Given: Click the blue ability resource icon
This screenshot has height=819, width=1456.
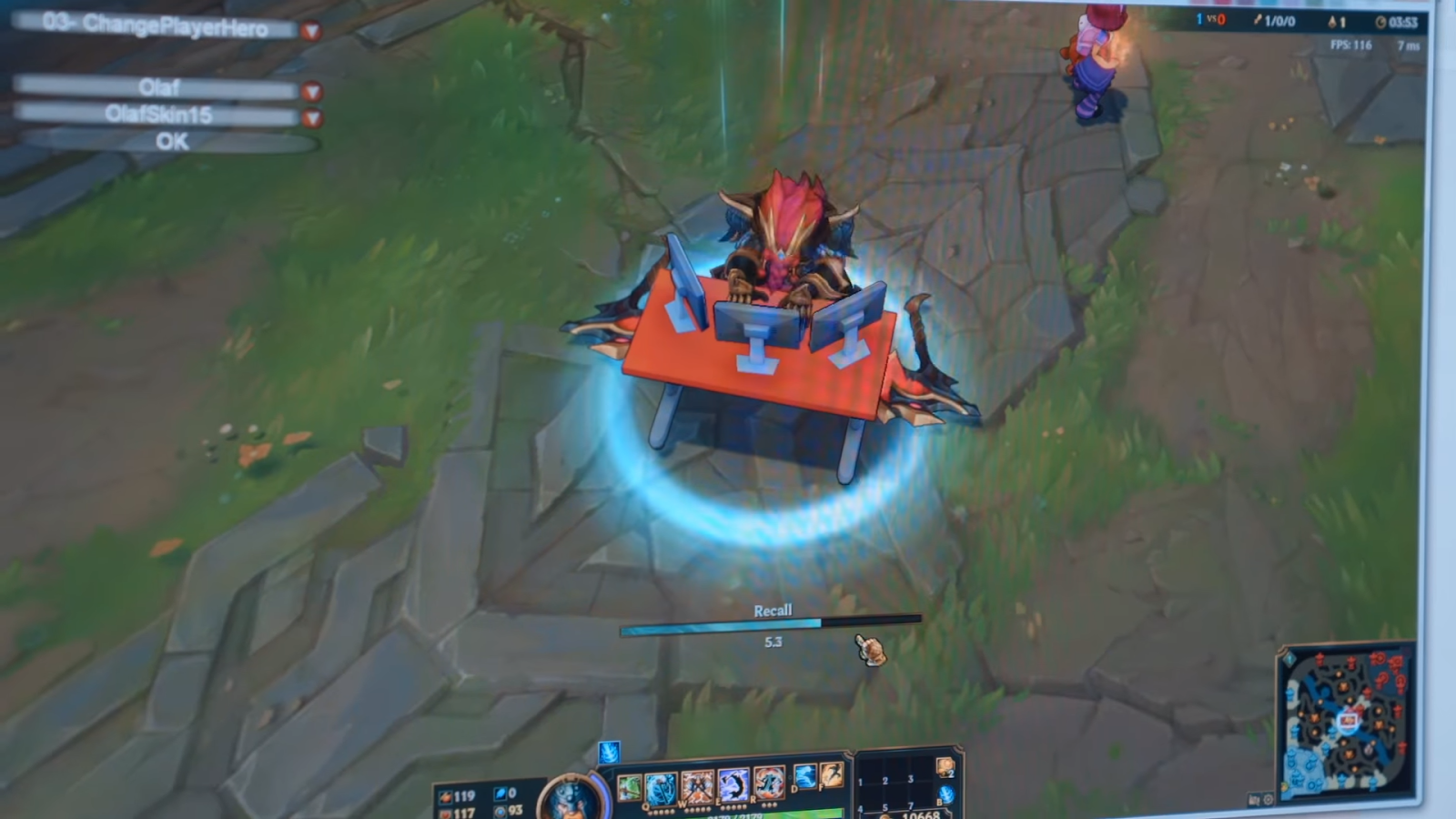Looking at the screenshot, I should [x=501, y=793].
